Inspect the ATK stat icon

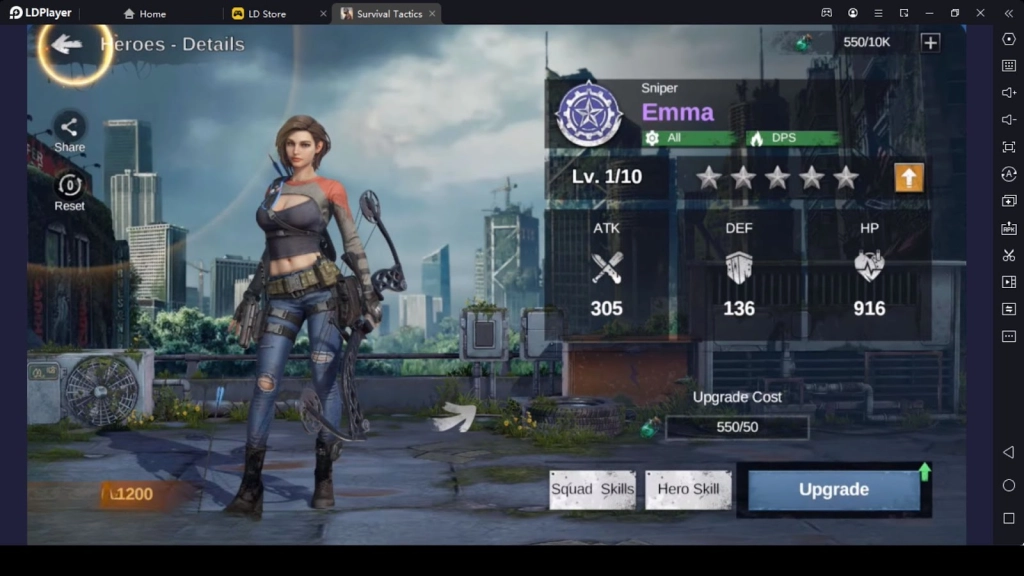click(x=606, y=267)
